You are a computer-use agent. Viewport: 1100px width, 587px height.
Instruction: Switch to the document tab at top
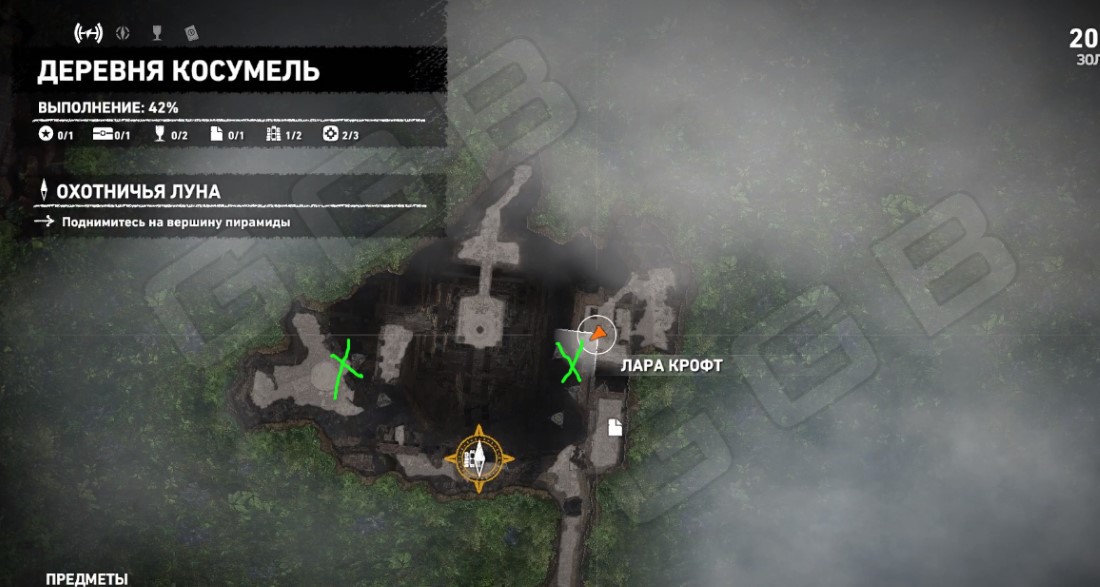coord(191,34)
